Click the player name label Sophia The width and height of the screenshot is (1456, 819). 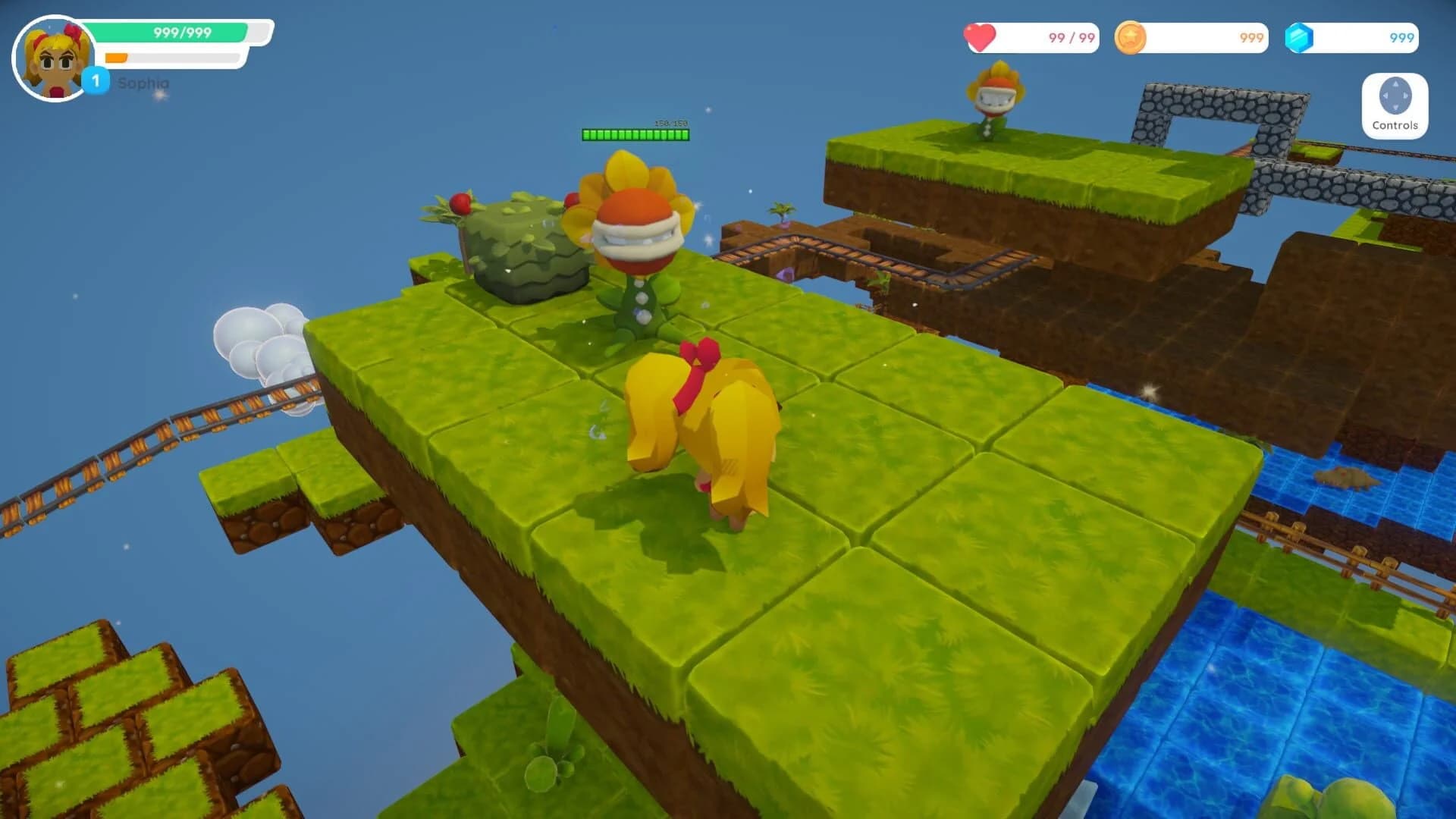pos(143,84)
